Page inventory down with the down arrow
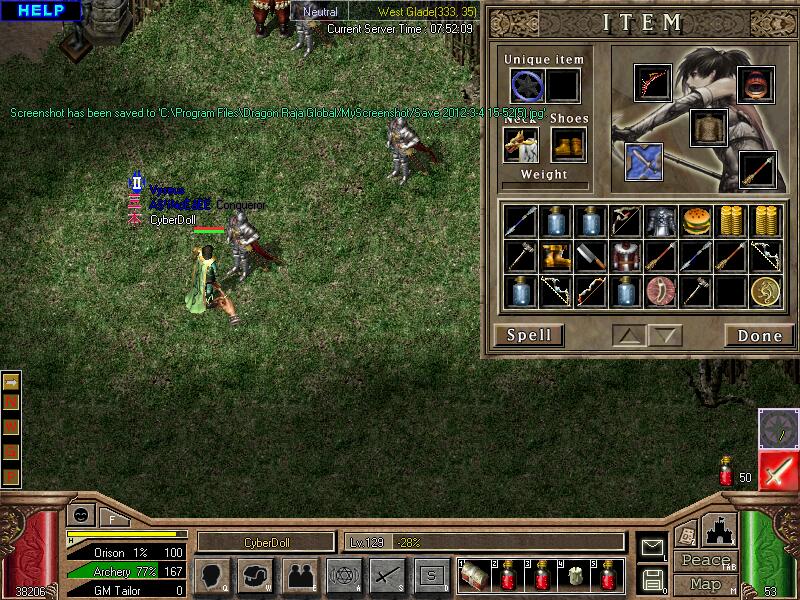This screenshot has width=800, height=600. [667, 335]
